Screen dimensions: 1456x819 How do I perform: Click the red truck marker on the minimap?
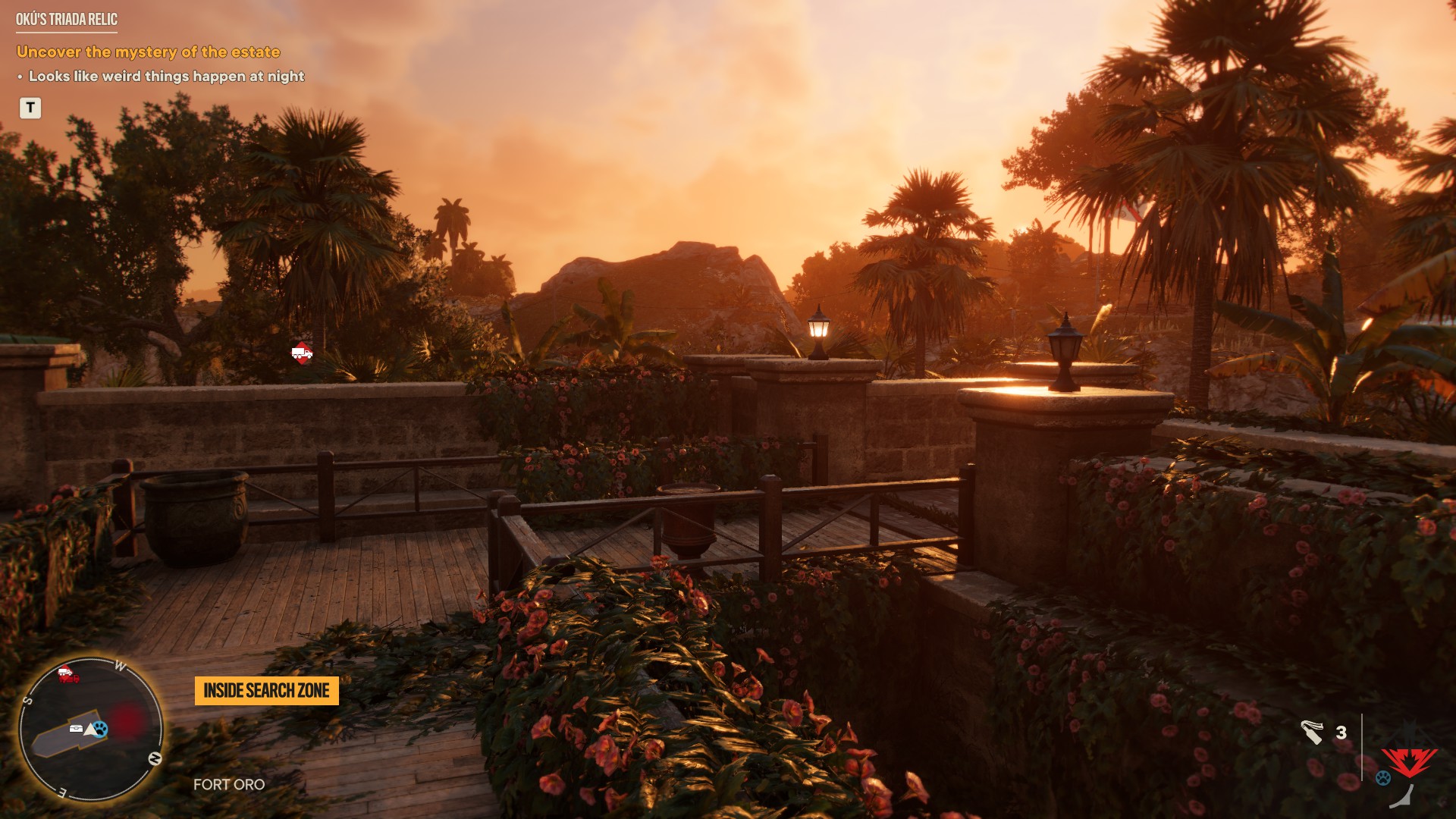click(x=68, y=673)
